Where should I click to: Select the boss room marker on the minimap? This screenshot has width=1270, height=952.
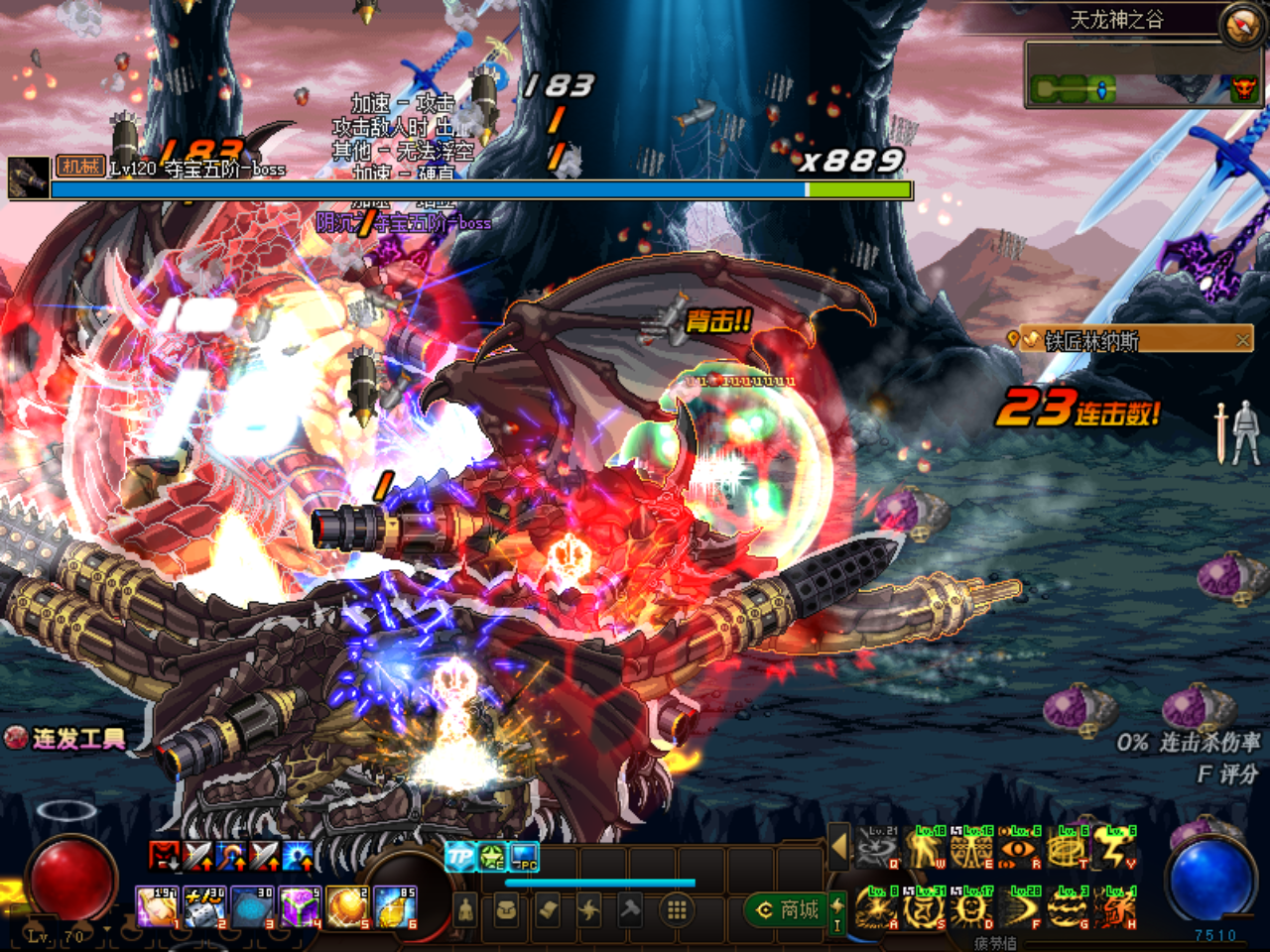(x=1242, y=90)
